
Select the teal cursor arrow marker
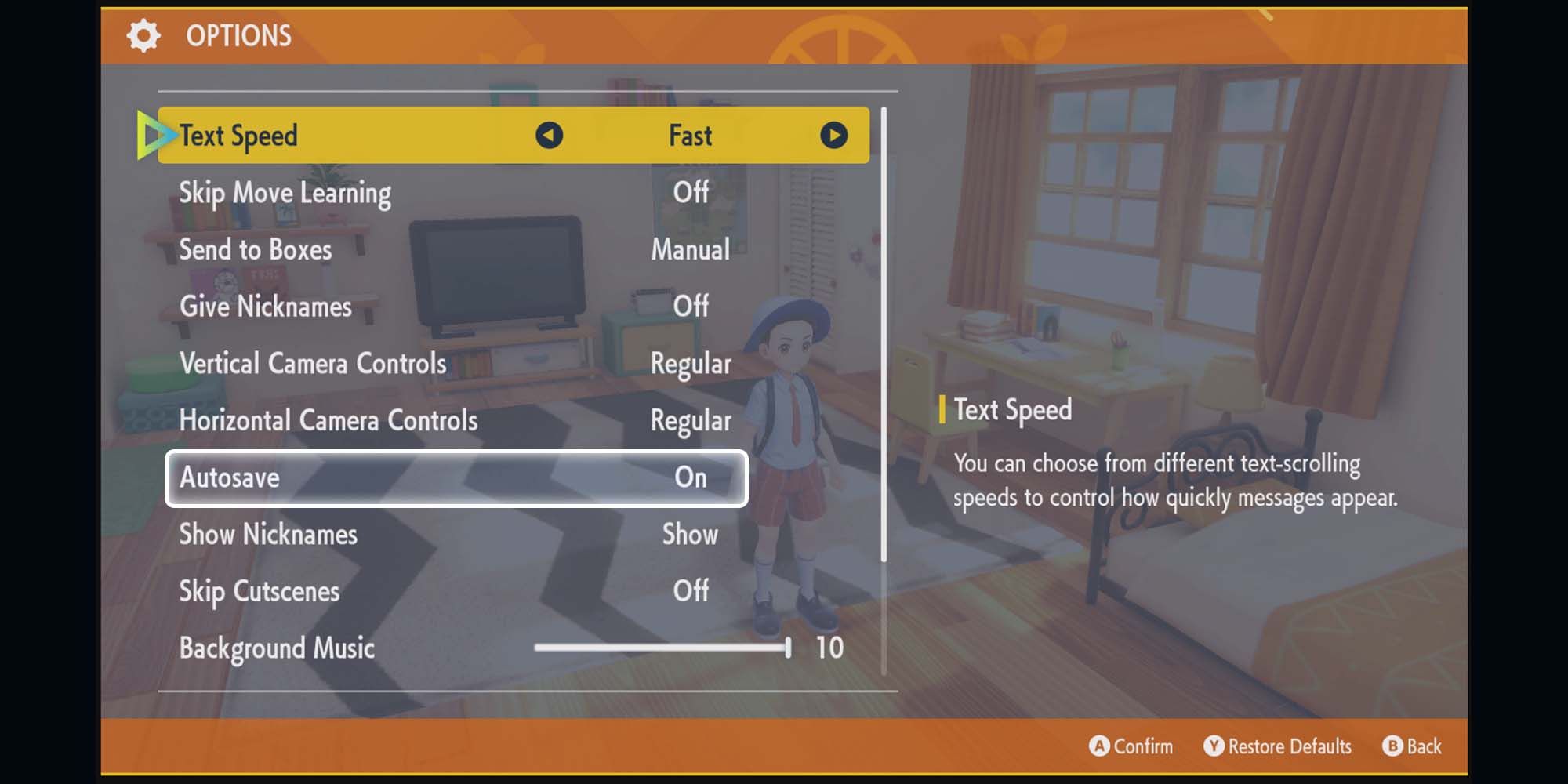tap(154, 135)
